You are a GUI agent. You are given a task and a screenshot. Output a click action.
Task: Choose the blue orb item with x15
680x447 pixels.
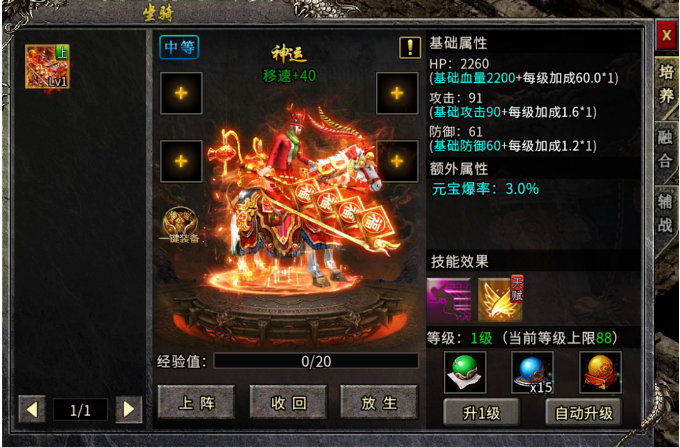(532, 371)
